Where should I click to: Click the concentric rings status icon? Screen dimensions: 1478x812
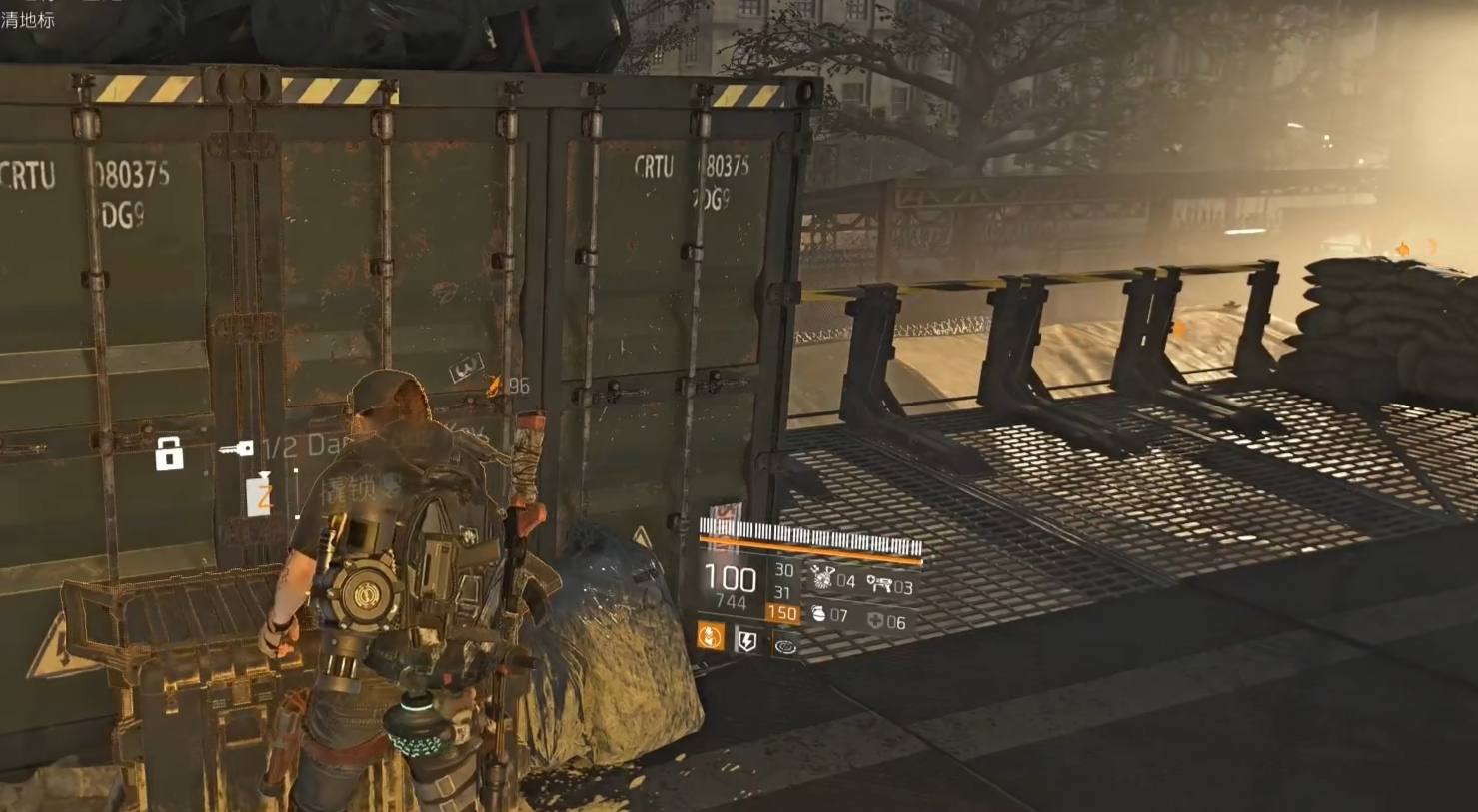[x=785, y=646]
